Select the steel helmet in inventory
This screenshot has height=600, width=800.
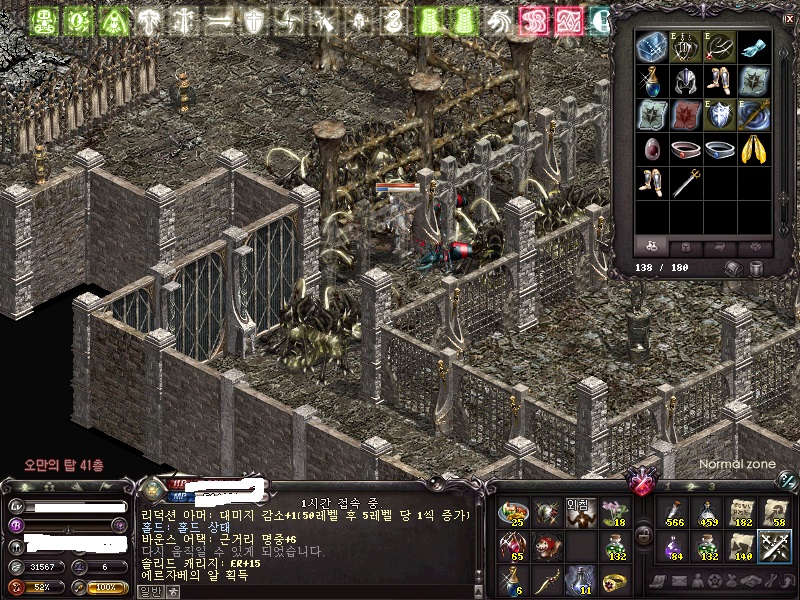[x=686, y=80]
